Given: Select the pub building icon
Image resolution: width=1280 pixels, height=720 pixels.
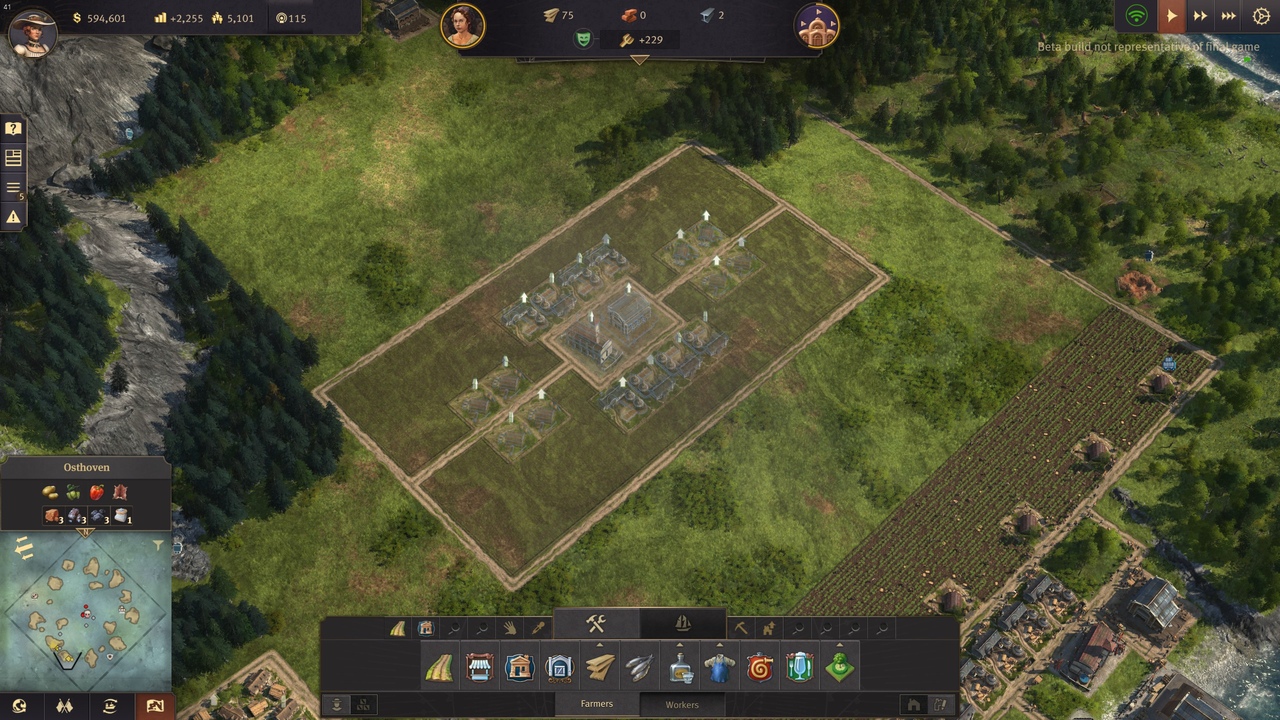Looking at the screenshot, I should (x=799, y=667).
